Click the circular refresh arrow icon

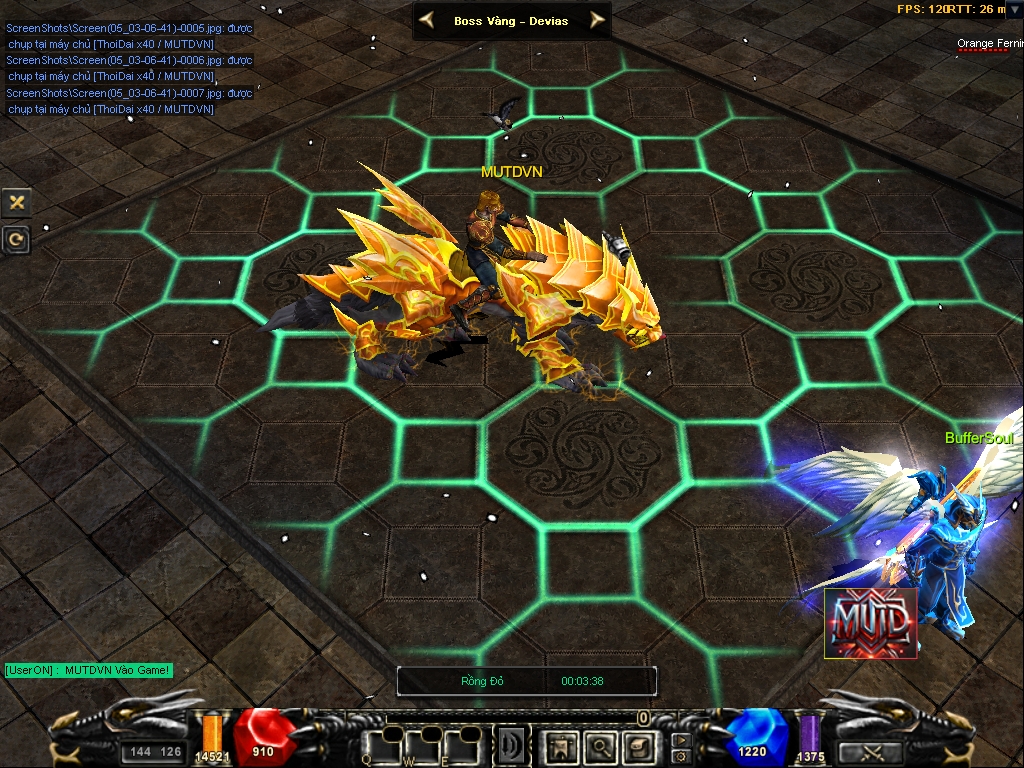[x=17, y=239]
